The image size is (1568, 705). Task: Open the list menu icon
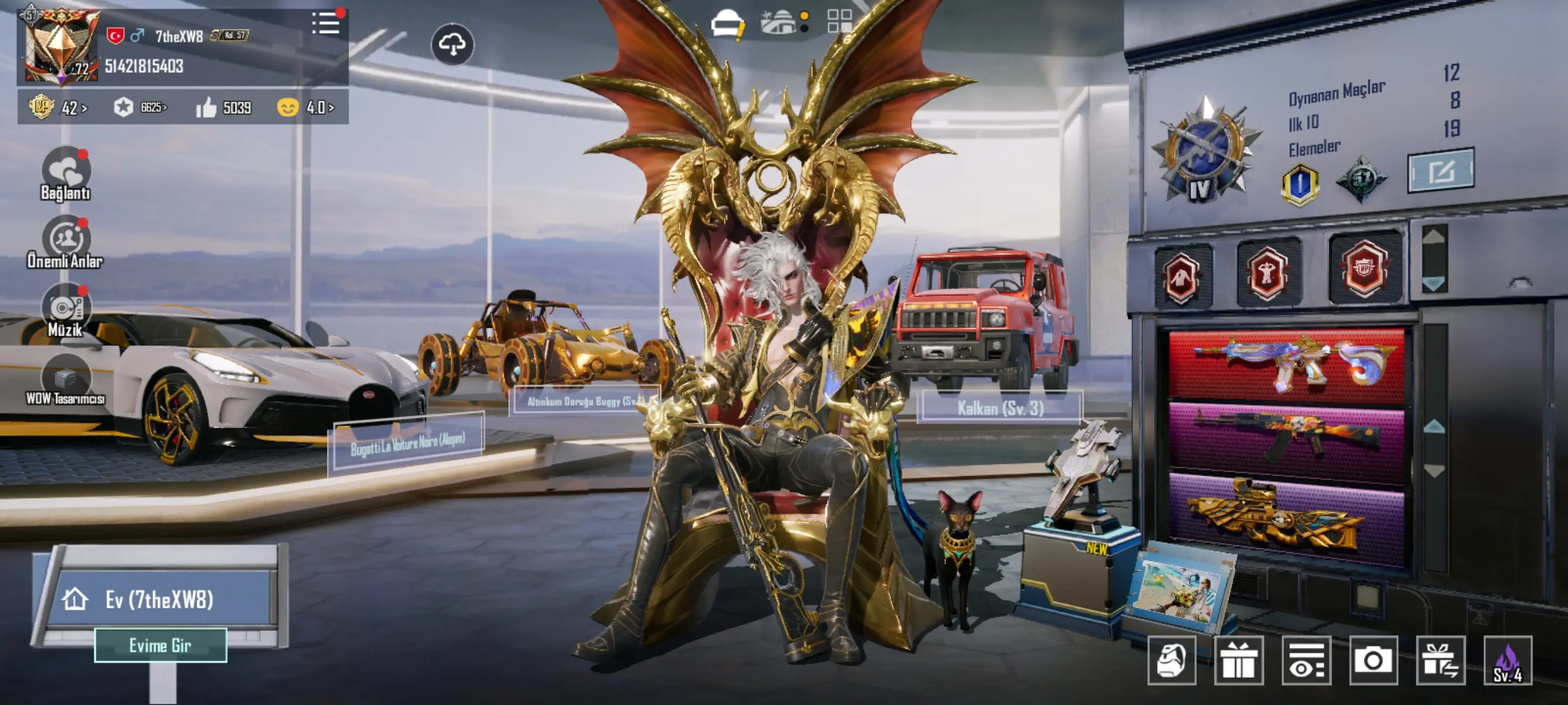326,24
